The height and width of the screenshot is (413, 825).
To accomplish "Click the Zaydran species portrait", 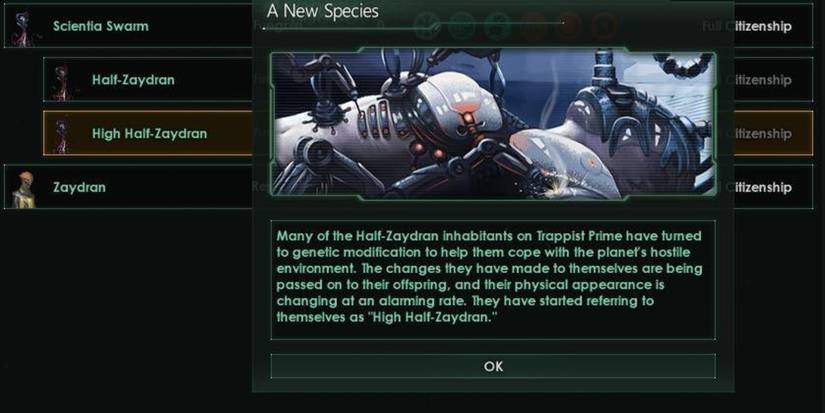I will (20, 187).
